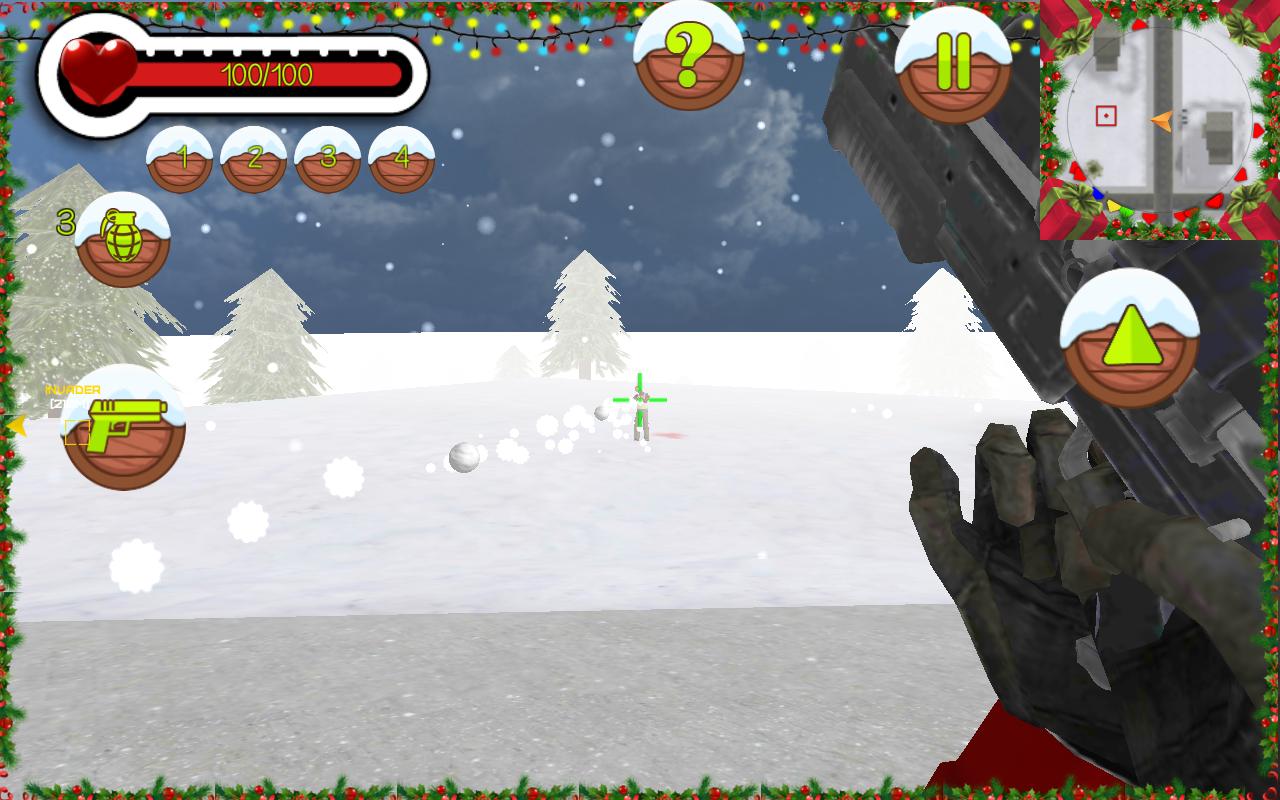Image resolution: width=1280 pixels, height=800 pixels.
Task: Click the circular minimap radar
Action: coord(1159,120)
